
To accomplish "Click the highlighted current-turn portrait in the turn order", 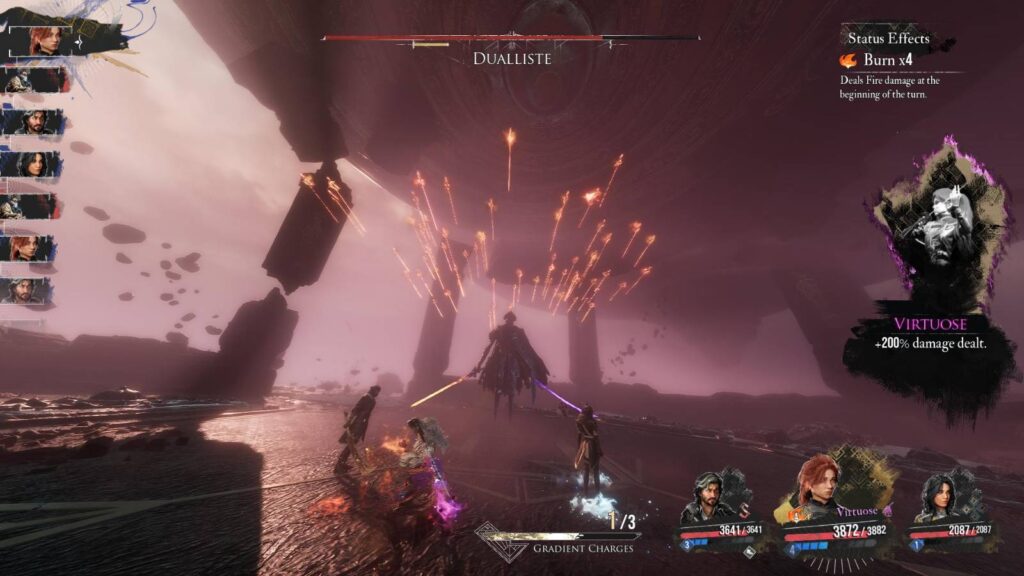I will tap(43, 40).
